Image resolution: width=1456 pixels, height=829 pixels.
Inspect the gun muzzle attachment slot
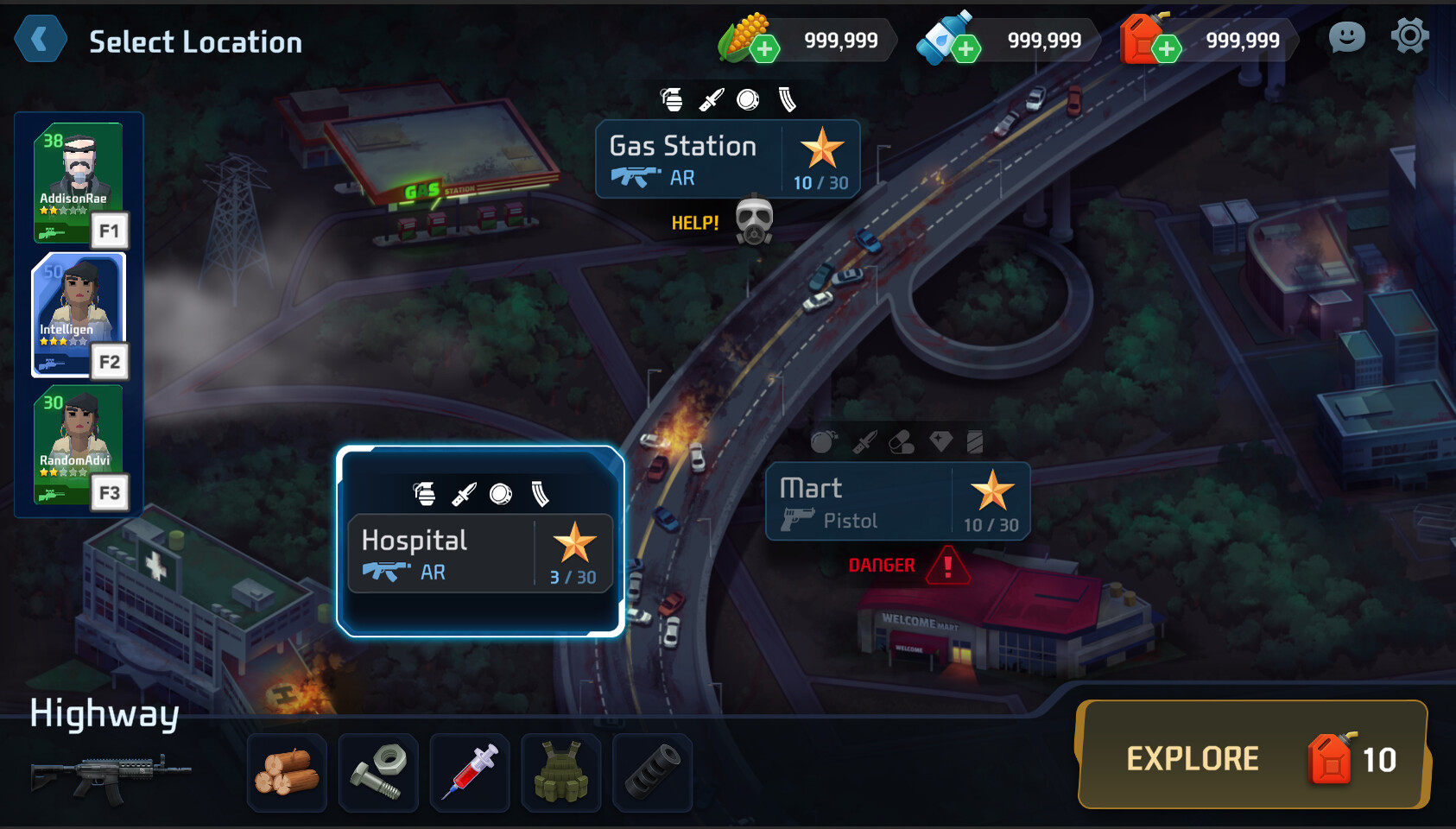653,773
